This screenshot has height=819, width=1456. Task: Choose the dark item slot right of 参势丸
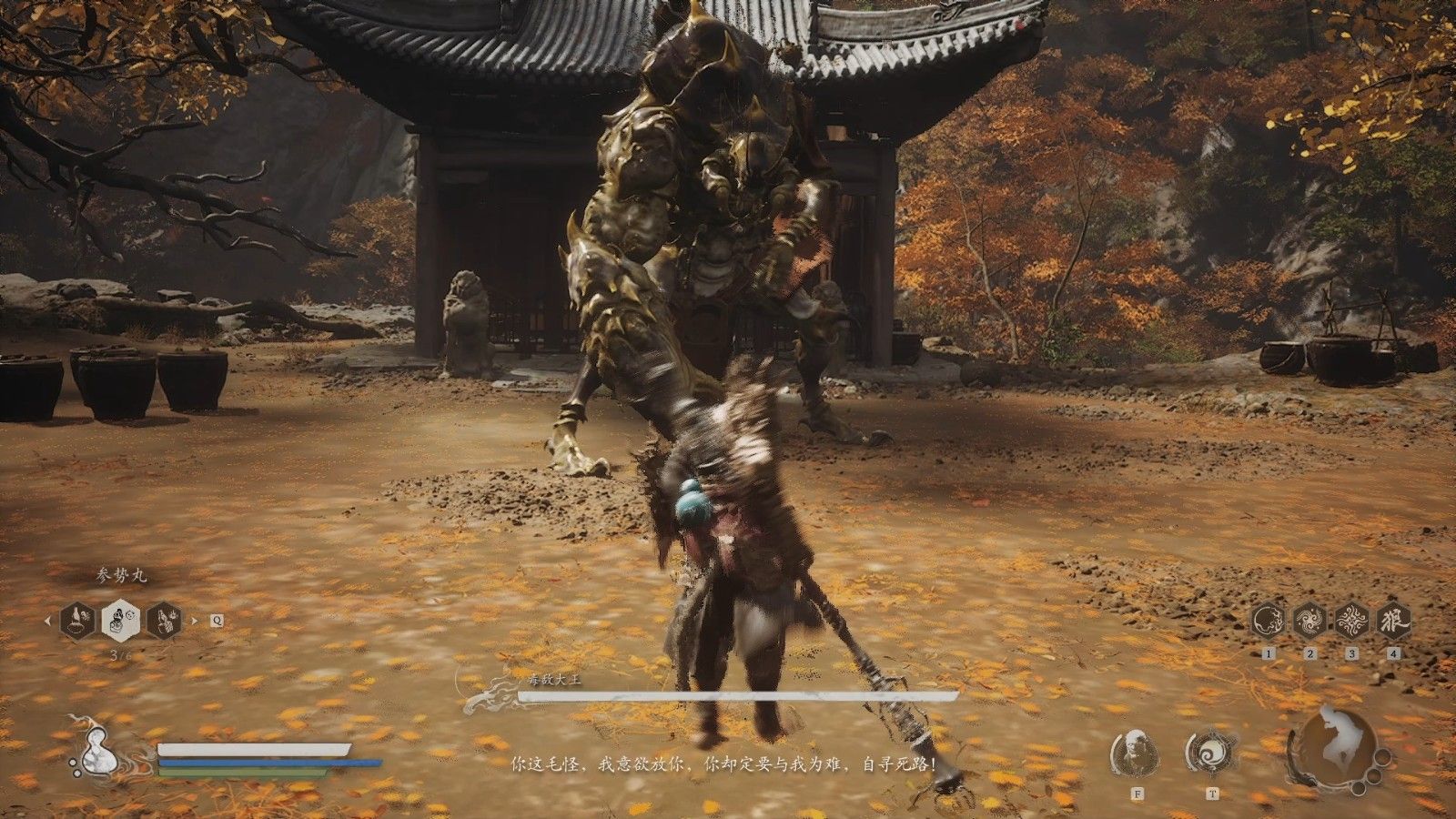point(164,621)
